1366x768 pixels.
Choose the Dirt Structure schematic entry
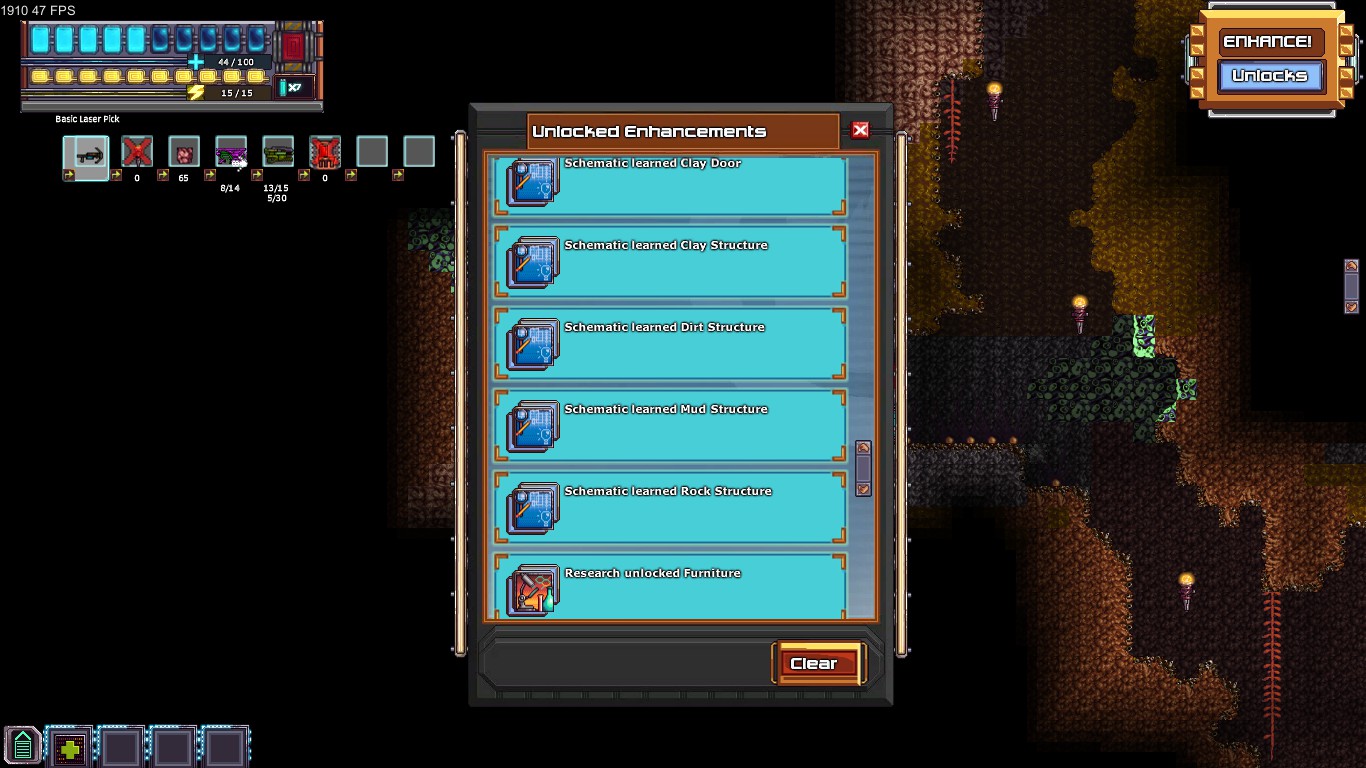[670, 344]
